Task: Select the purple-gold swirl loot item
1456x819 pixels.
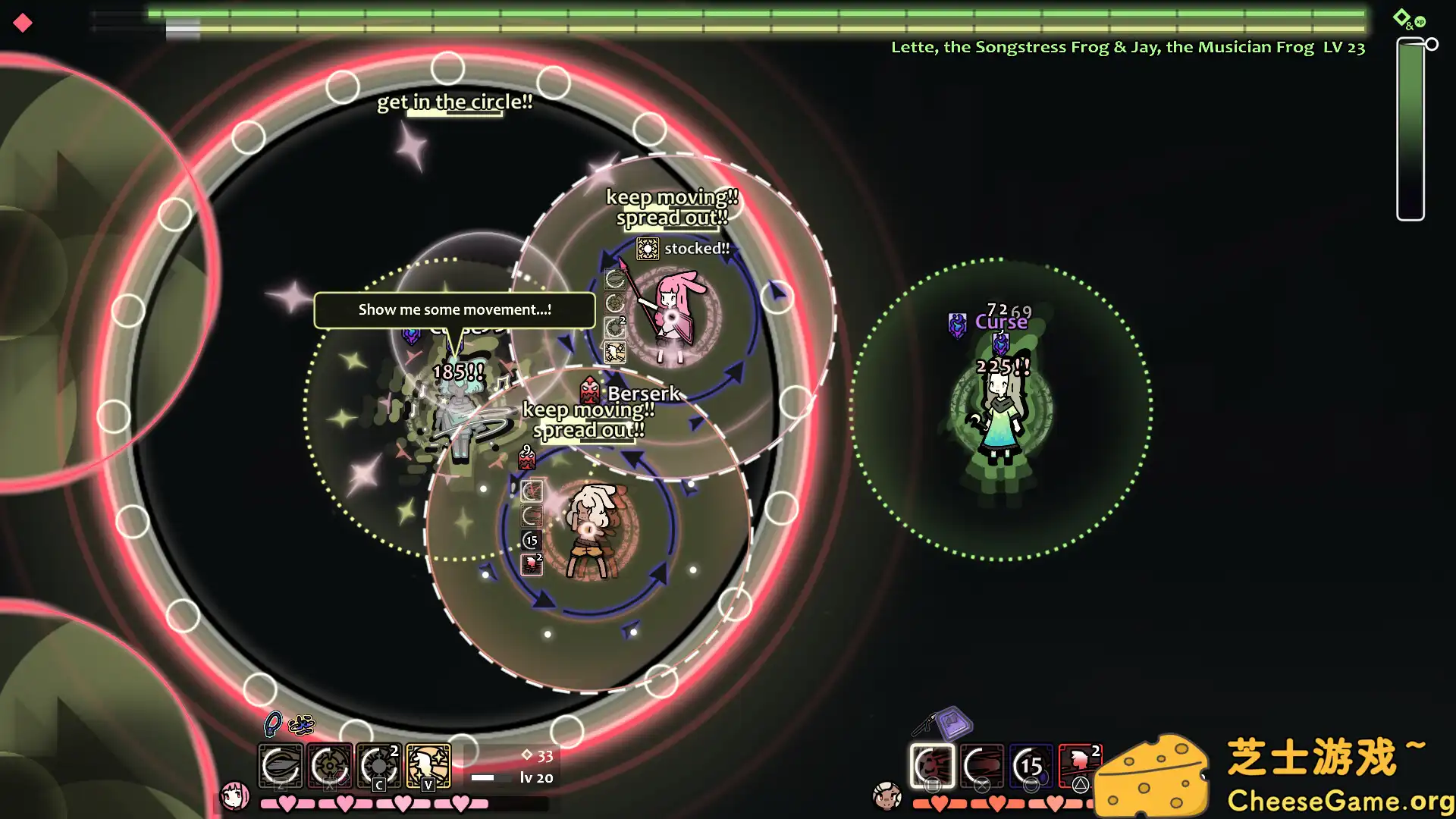Action: click(302, 725)
